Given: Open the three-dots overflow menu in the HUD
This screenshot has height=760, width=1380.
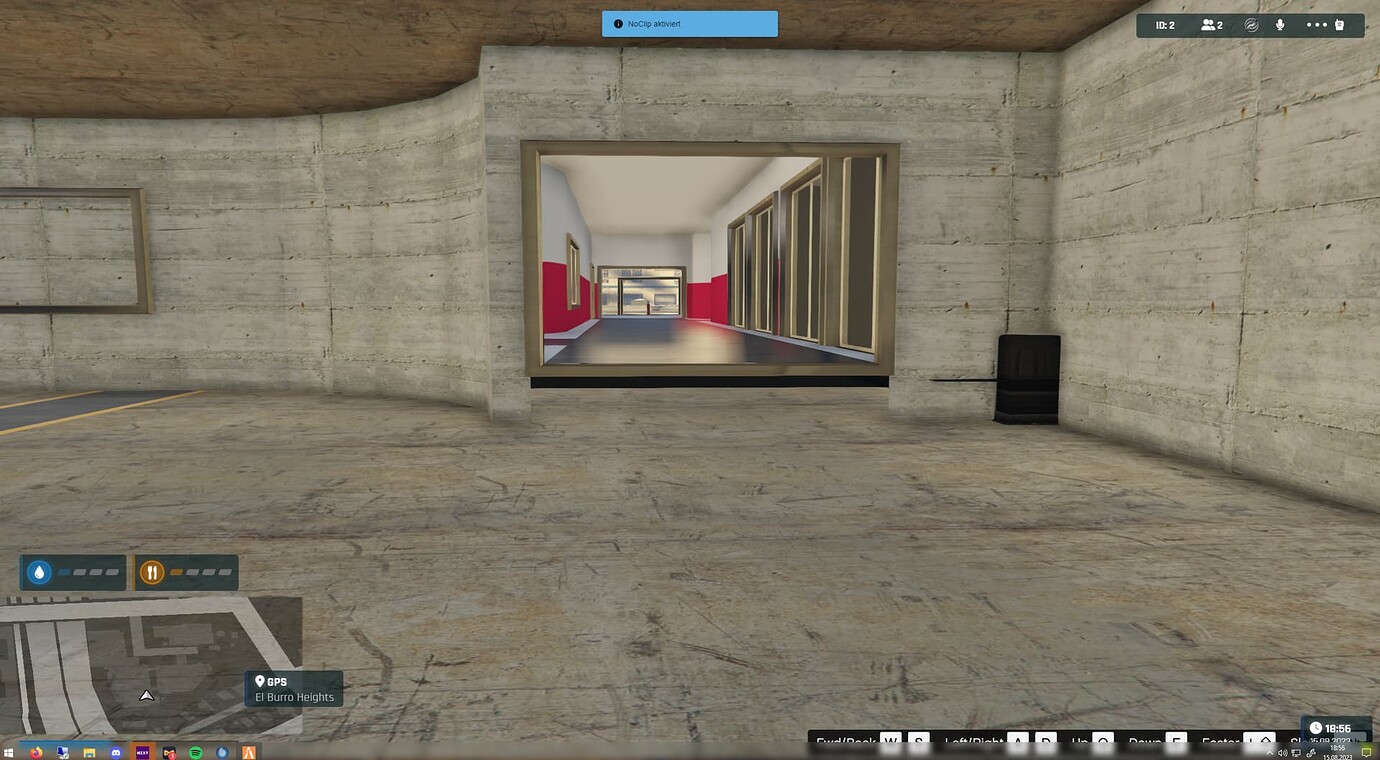Looking at the screenshot, I should pos(1316,24).
